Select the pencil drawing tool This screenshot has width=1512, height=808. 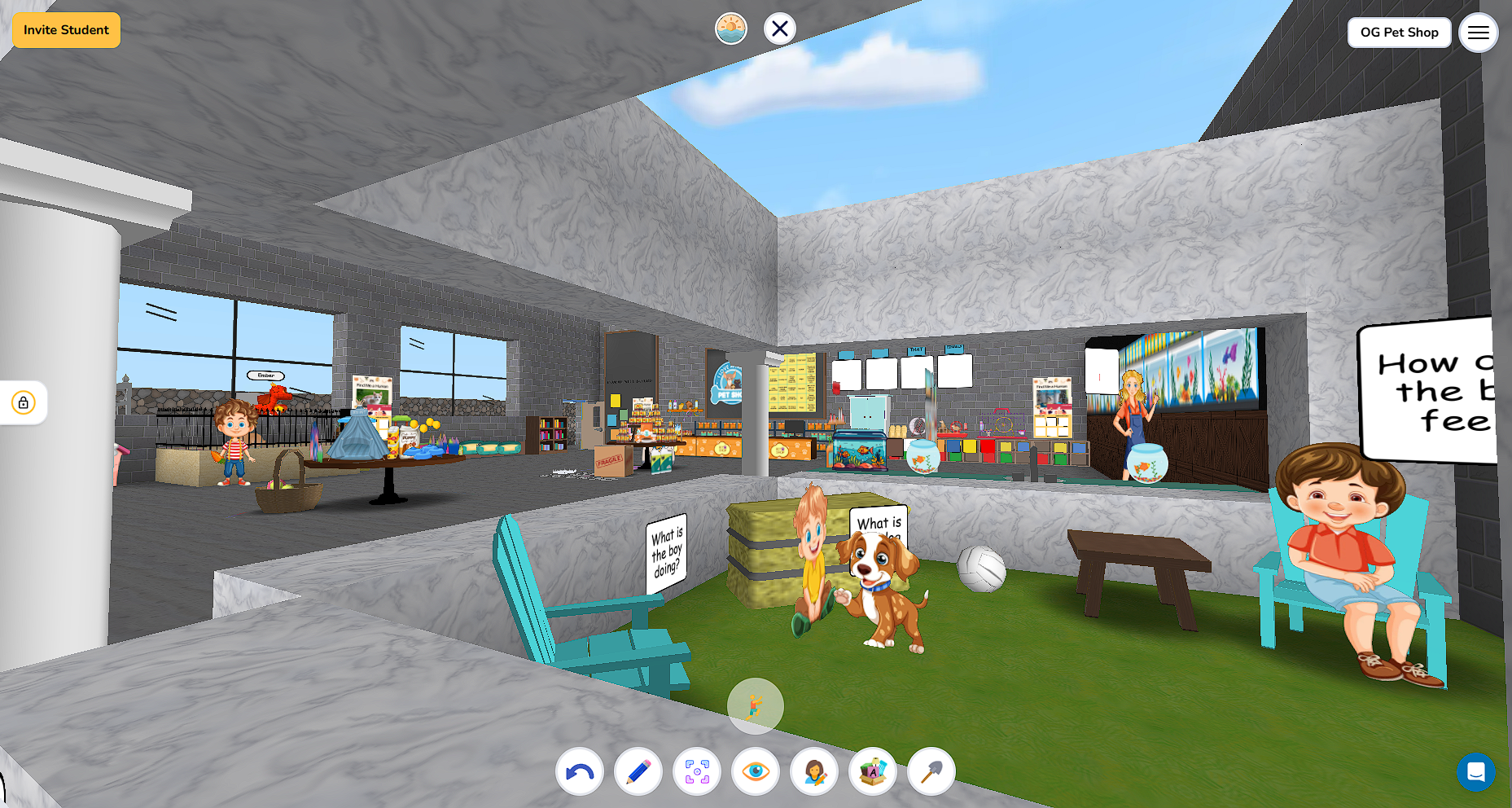pos(638,771)
